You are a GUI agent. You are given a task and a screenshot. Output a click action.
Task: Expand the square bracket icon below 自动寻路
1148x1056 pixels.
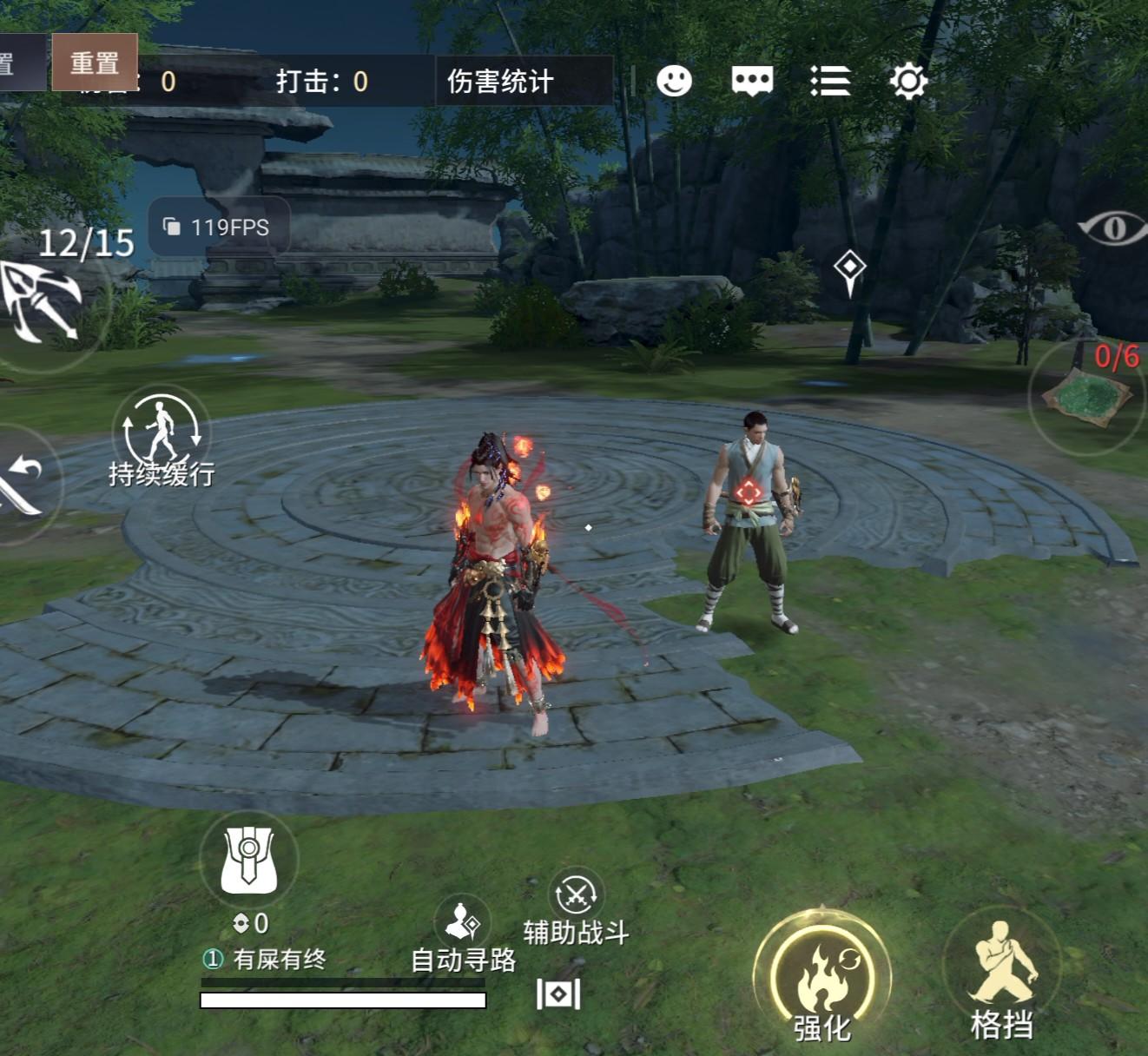point(559,993)
